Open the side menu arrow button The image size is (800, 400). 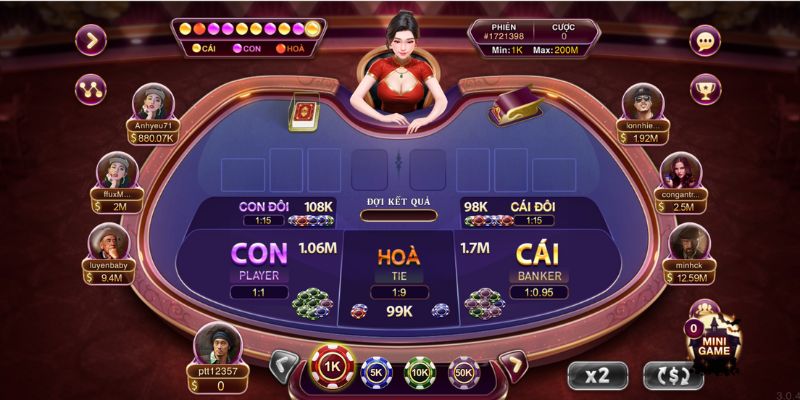click(91, 41)
